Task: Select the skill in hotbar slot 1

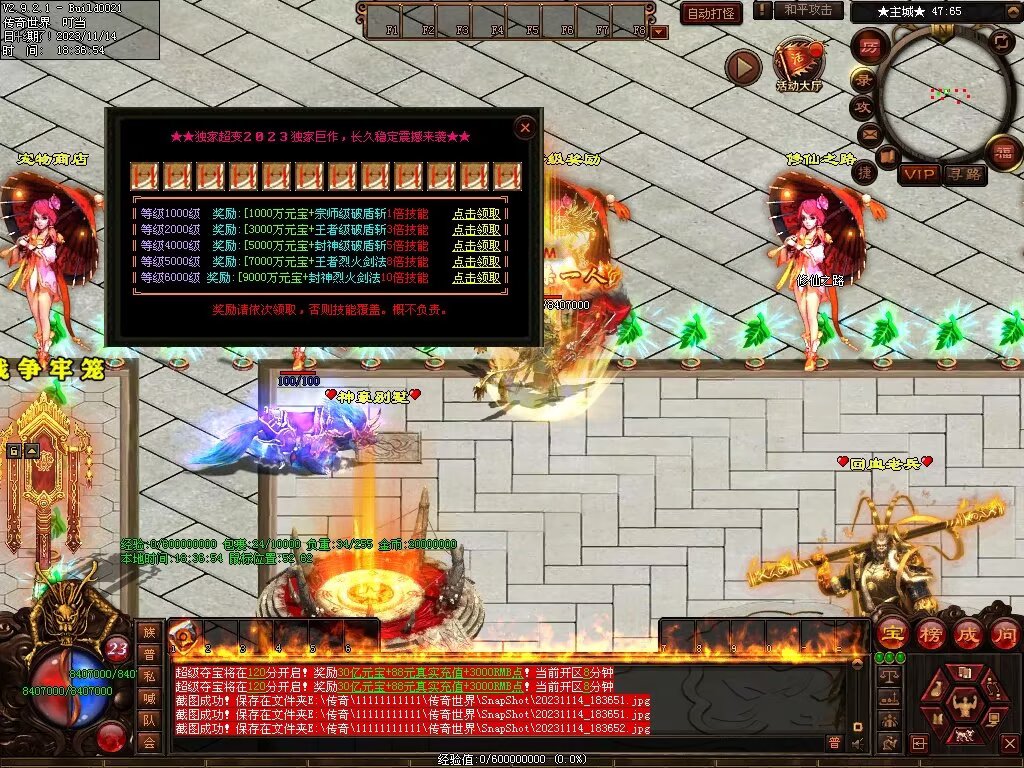Action: tap(184, 633)
